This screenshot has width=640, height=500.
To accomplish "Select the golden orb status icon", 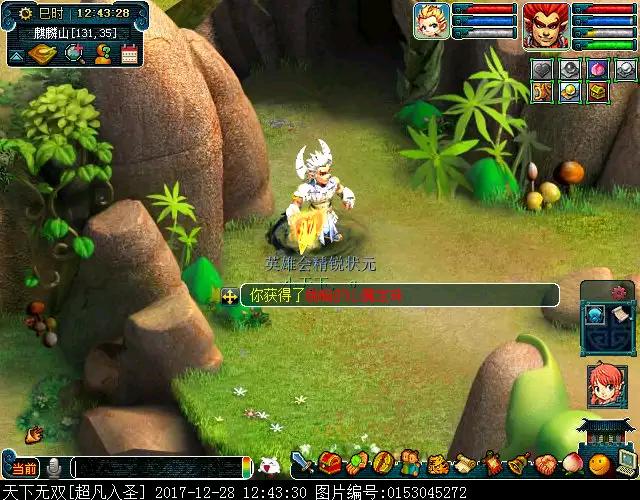I will tap(569, 93).
